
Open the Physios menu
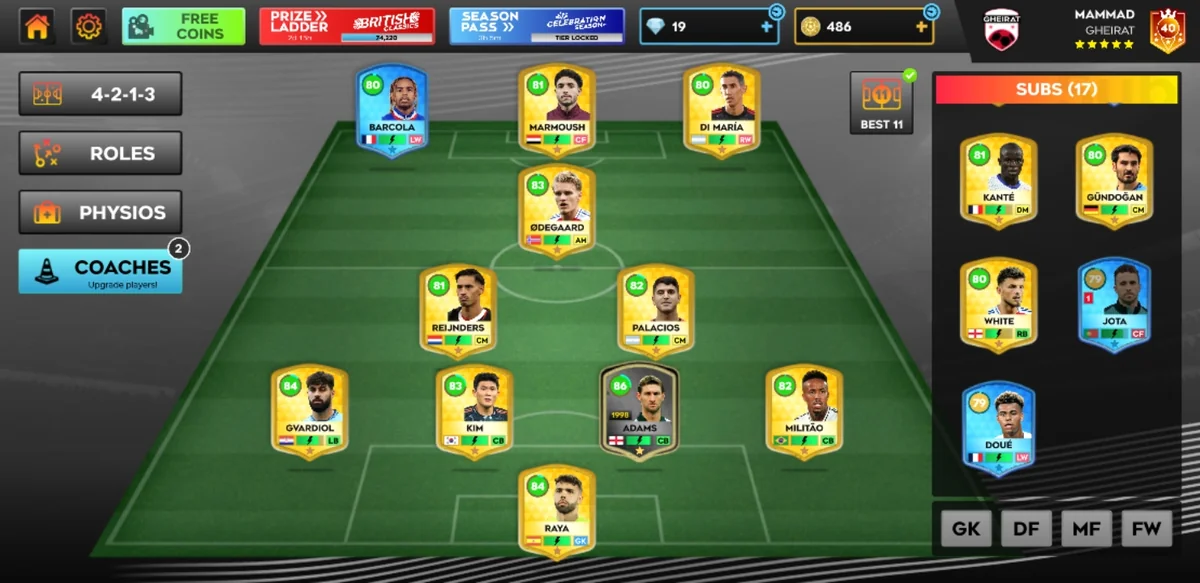100,212
